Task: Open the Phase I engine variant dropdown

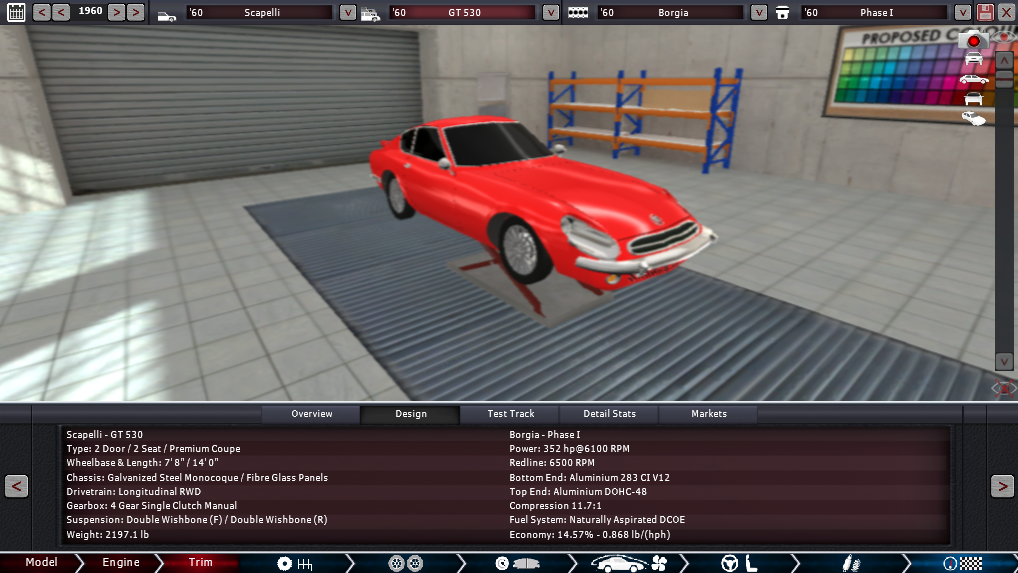Action: [x=962, y=13]
